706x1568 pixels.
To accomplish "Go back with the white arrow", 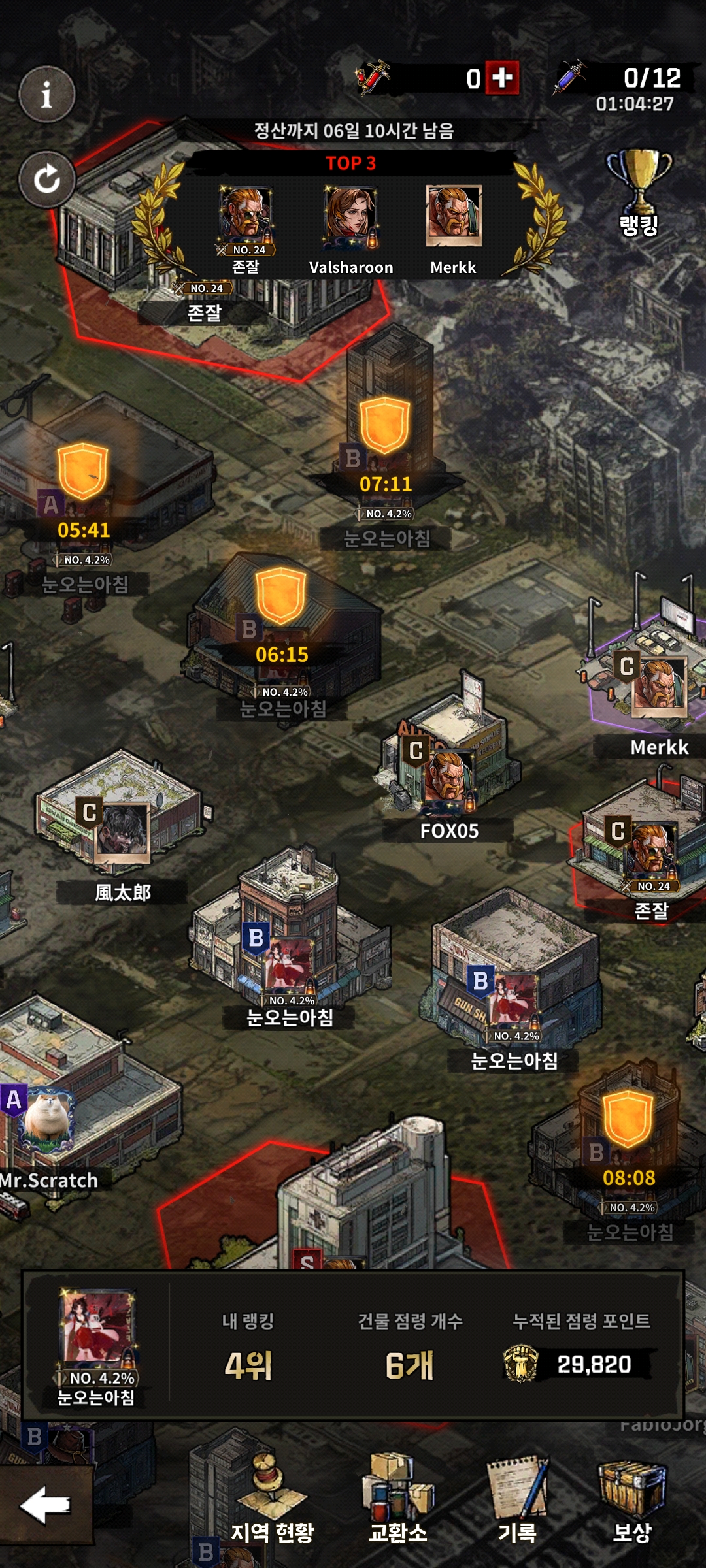I will coord(45,1505).
